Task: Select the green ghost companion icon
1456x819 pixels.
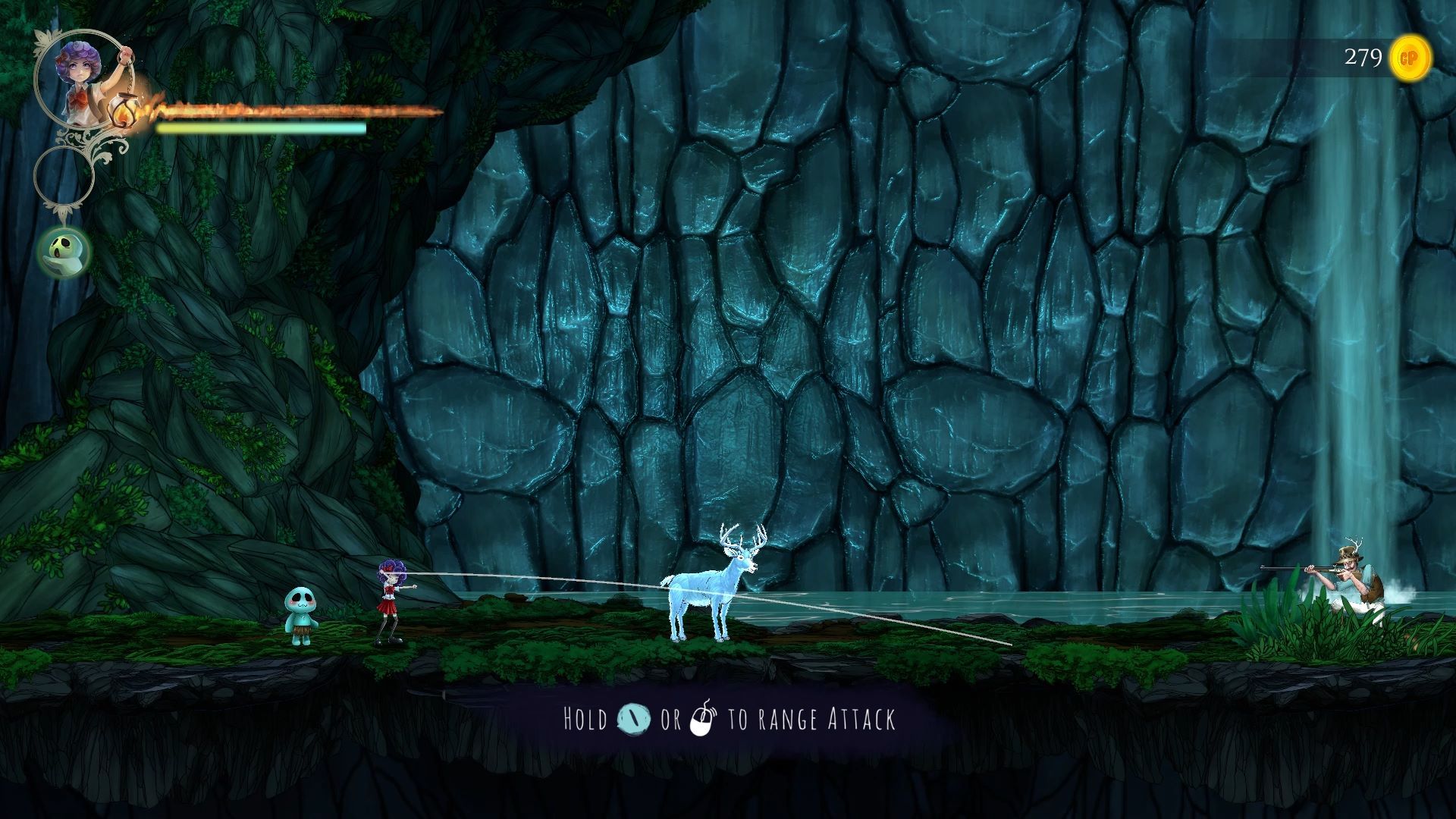Action: (64, 252)
